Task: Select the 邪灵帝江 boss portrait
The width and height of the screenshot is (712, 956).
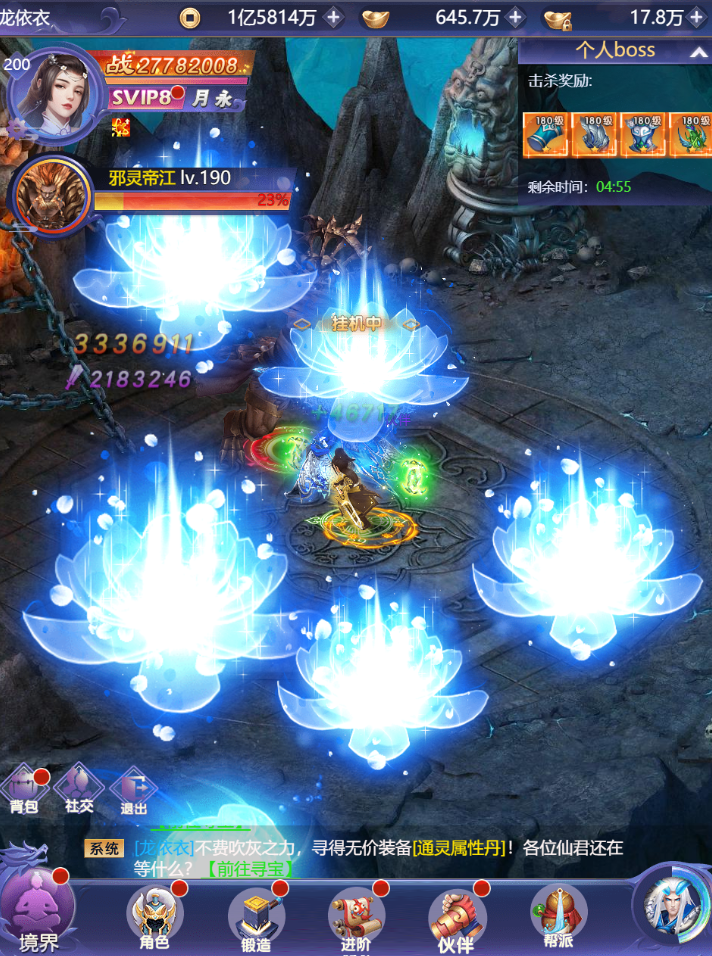Action: click(50, 194)
